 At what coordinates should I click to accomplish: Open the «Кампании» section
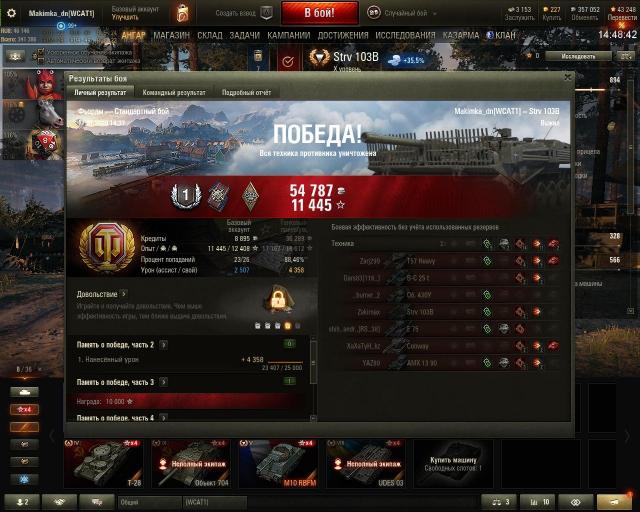(x=288, y=35)
